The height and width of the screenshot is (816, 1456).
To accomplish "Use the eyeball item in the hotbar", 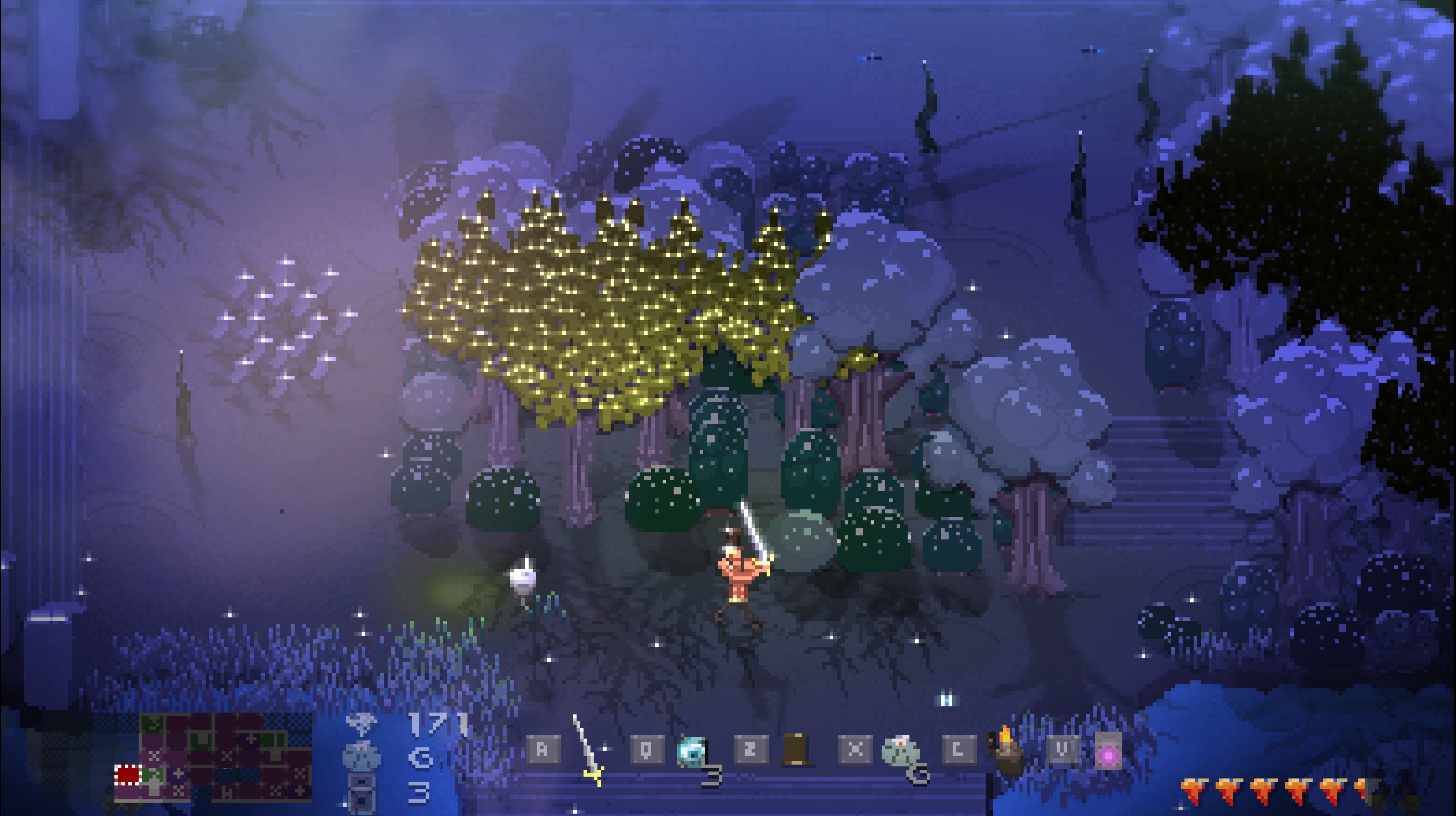I will pyautogui.click(x=692, y=752).
